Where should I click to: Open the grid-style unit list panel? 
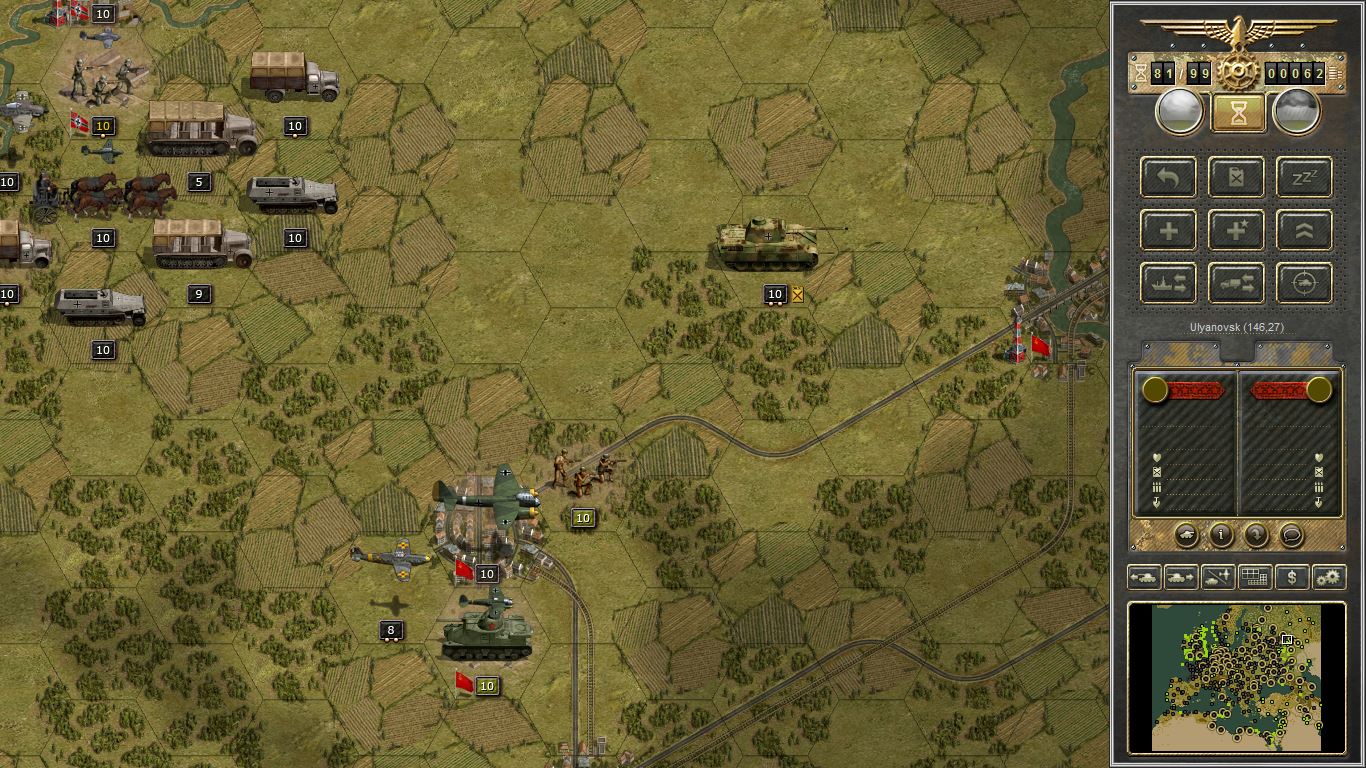coord(1255,577)
